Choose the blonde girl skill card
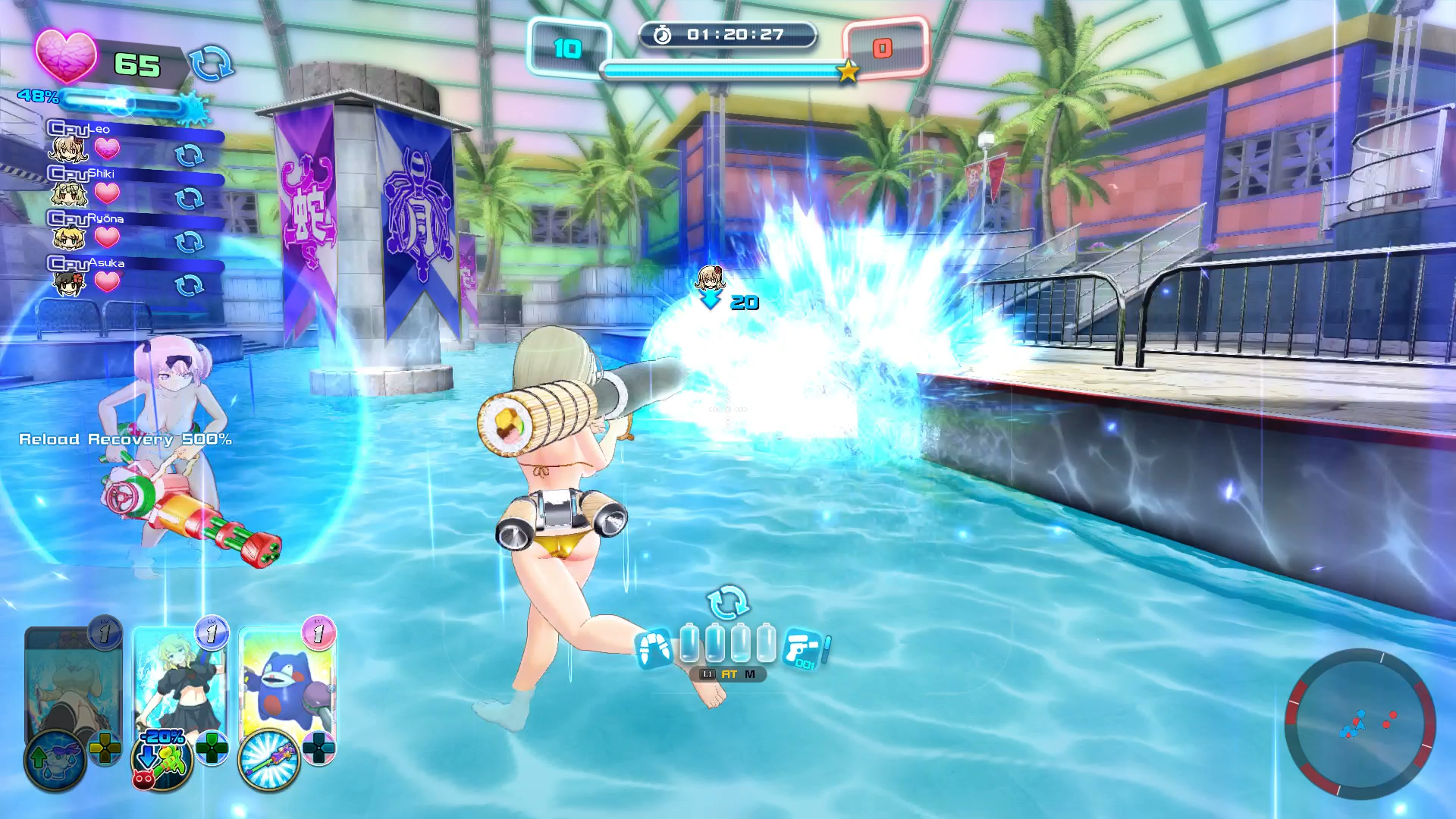Image resolution: width=1456 pixels, height=819 pixels. [179, 679]
